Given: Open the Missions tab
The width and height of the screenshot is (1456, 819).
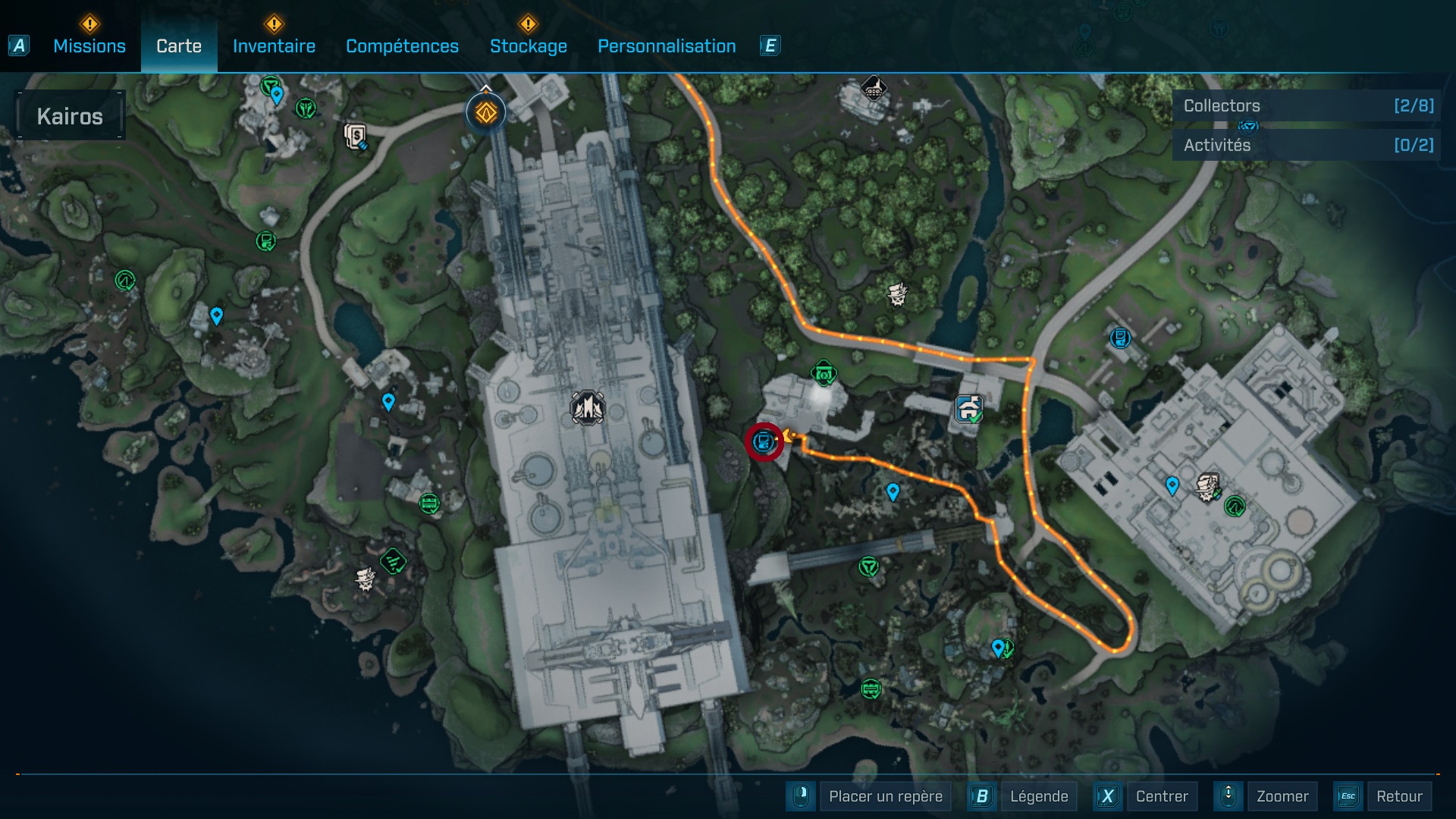Looking at the screenshot, I should coord(89,46).
